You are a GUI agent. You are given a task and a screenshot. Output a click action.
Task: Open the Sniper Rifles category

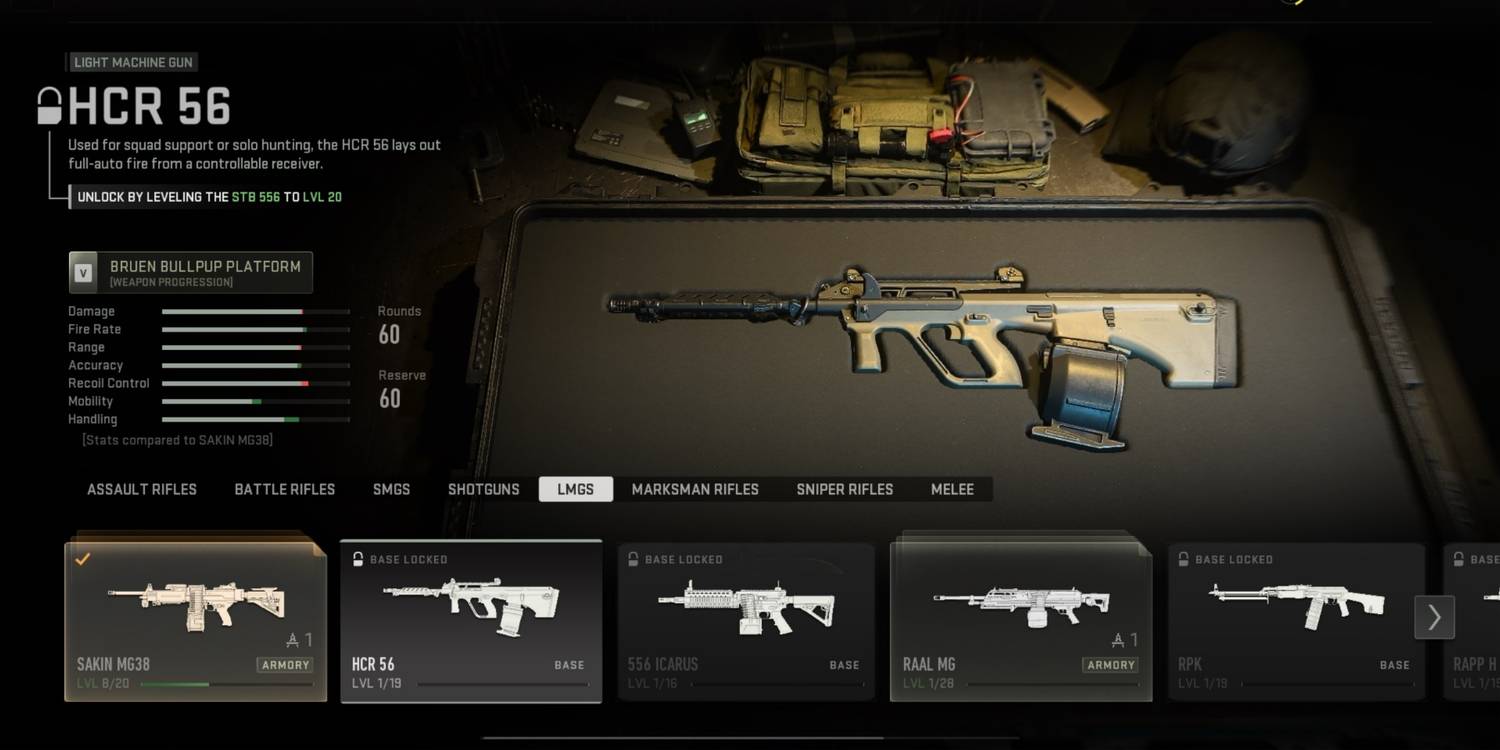pos(845,489)
